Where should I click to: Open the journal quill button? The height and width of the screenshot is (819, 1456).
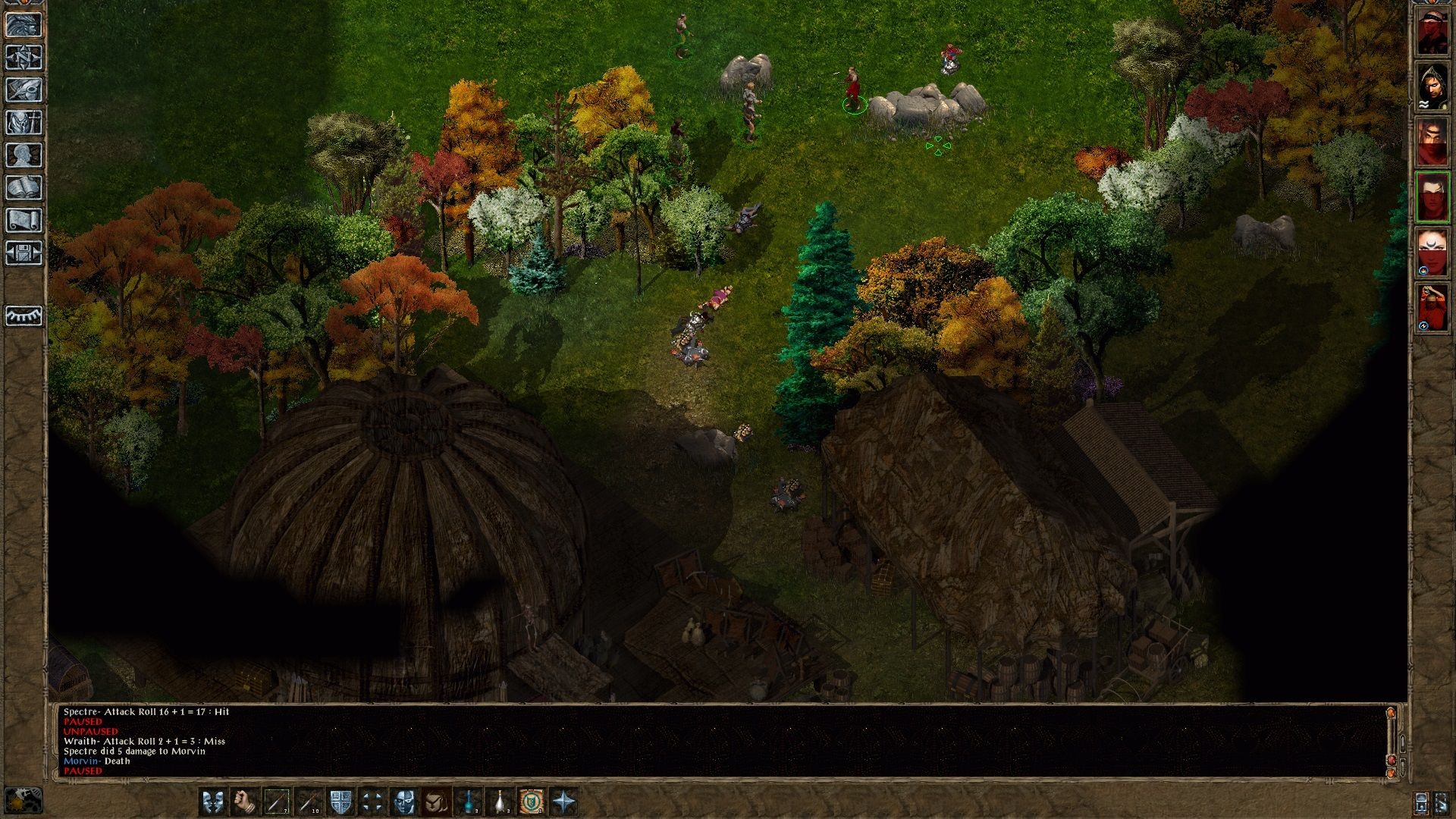[x=24, y=89]
